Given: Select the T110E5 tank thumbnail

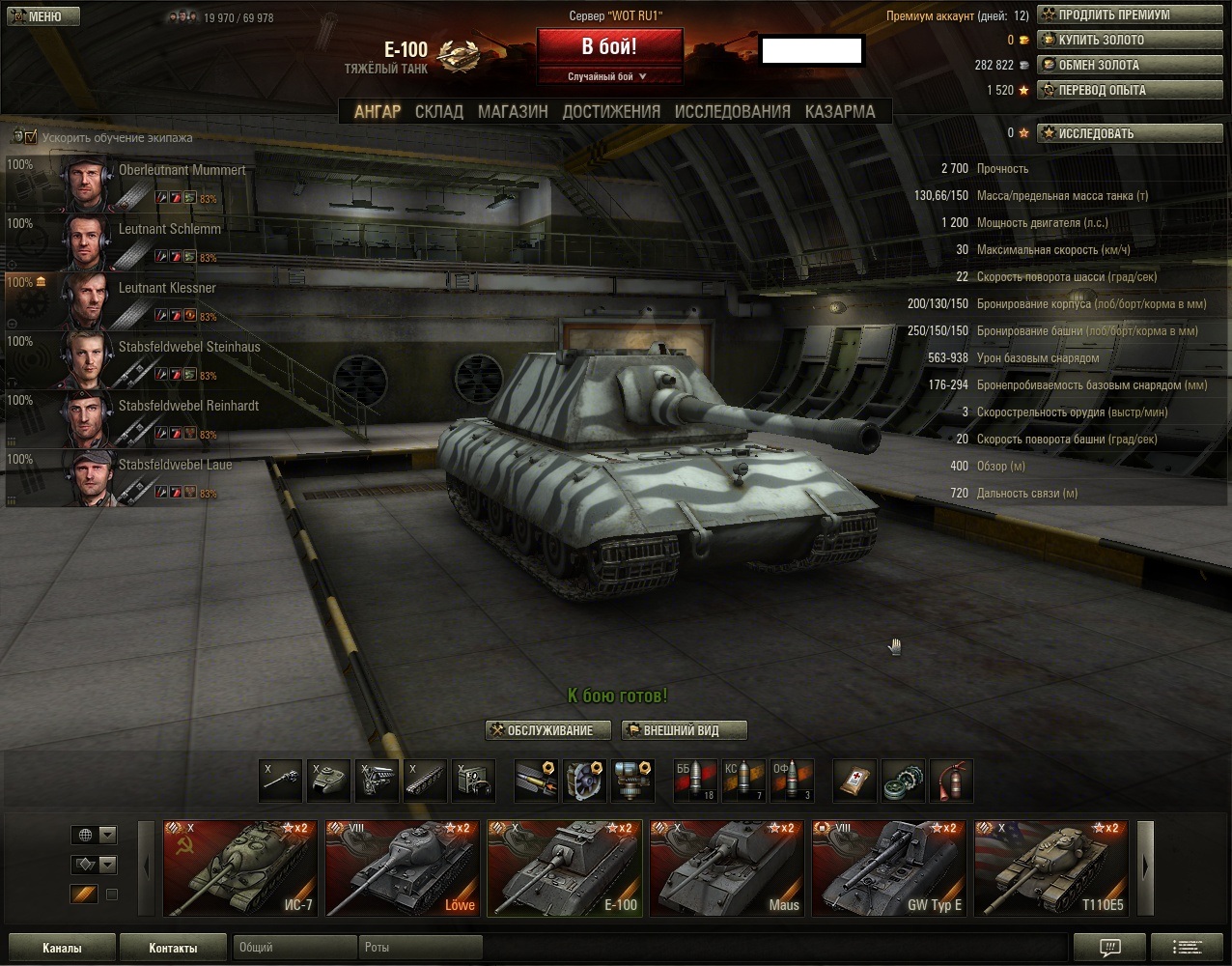Looking at the screenshot, I should pyautogui.click(x=1051, y=867).
